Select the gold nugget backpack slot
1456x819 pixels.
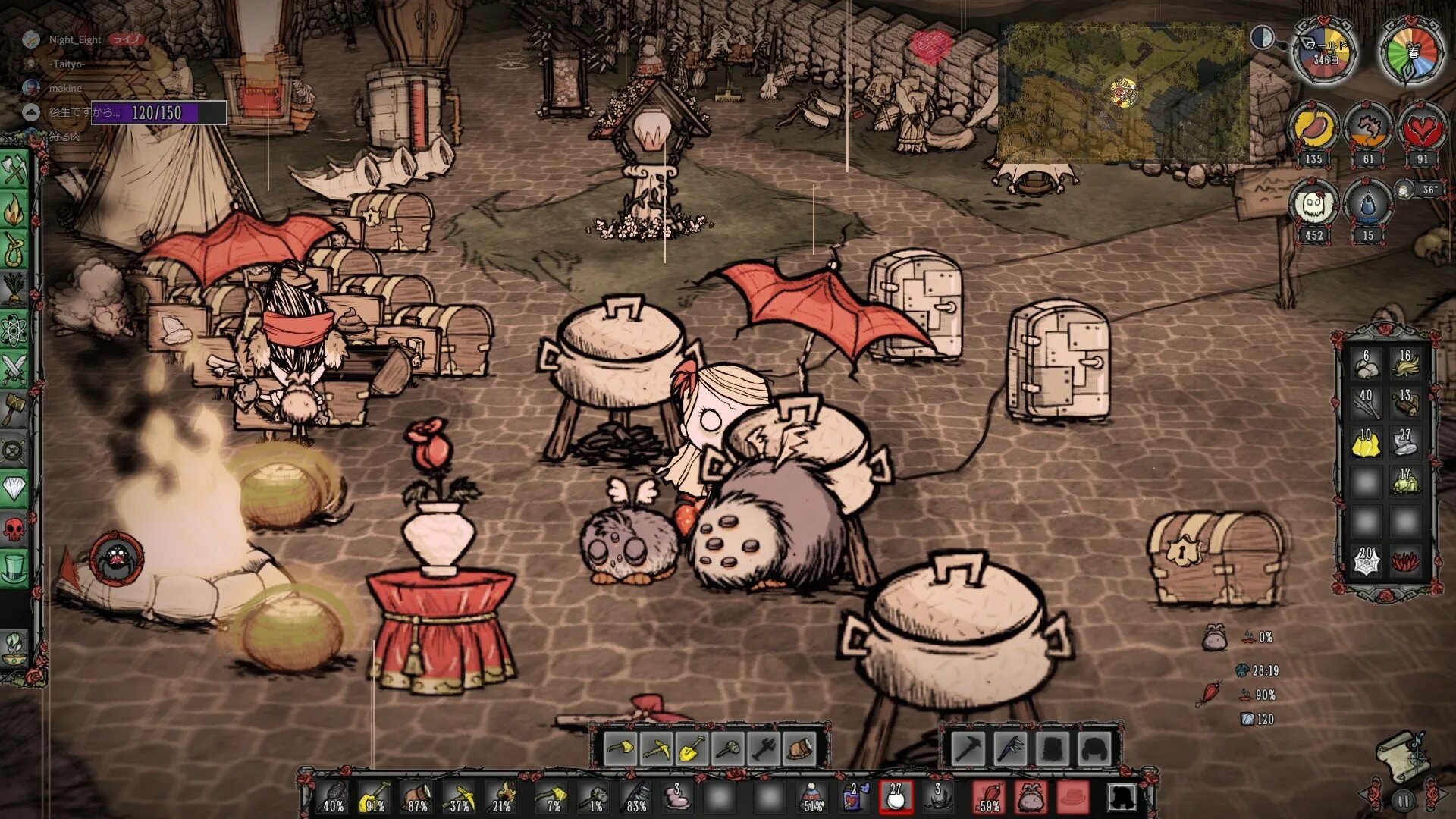1366,443
